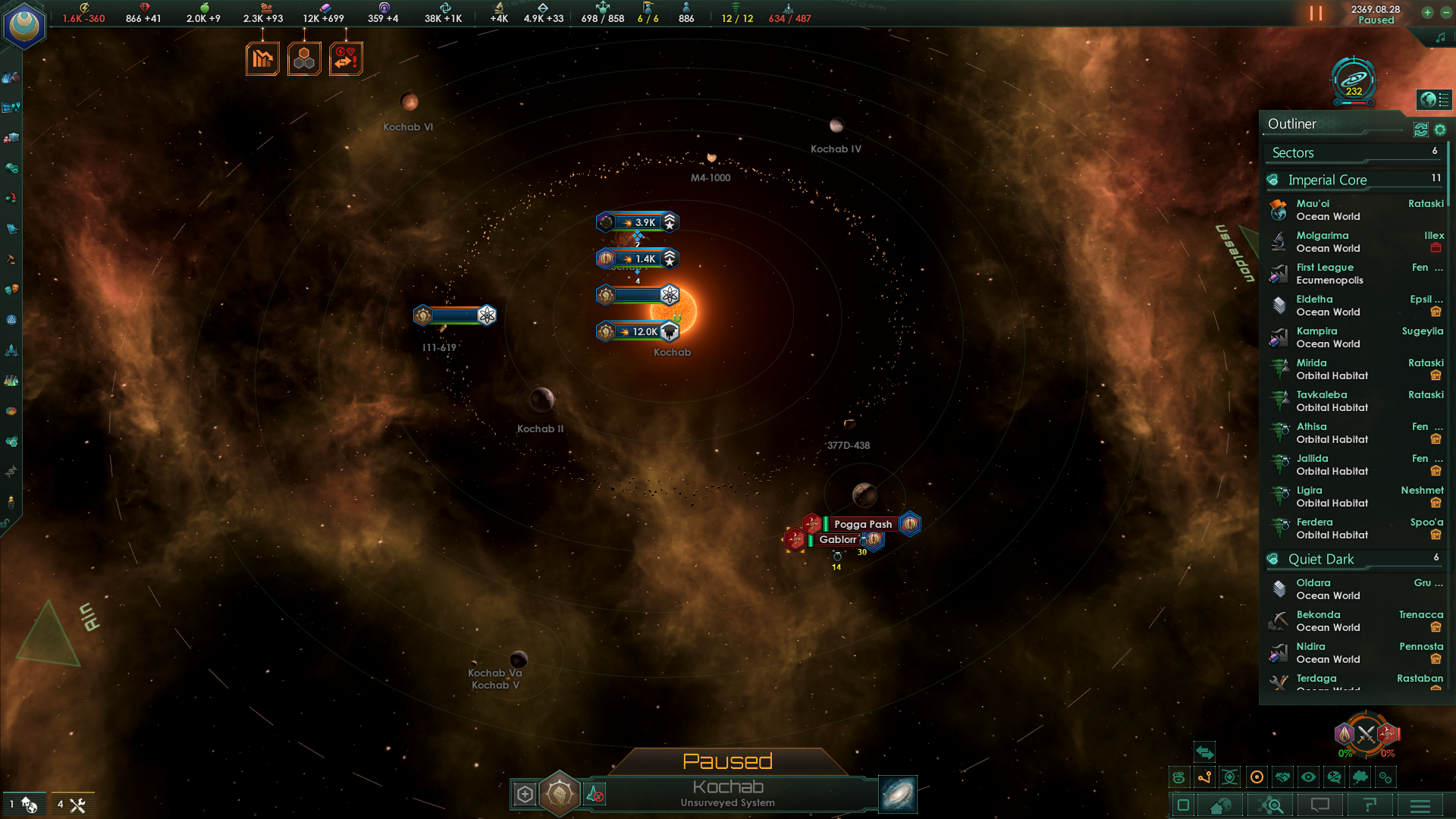Screen dimensions: 1456x819
Task: Open the empire government emblem menu
Action: [x=24, y=27]
